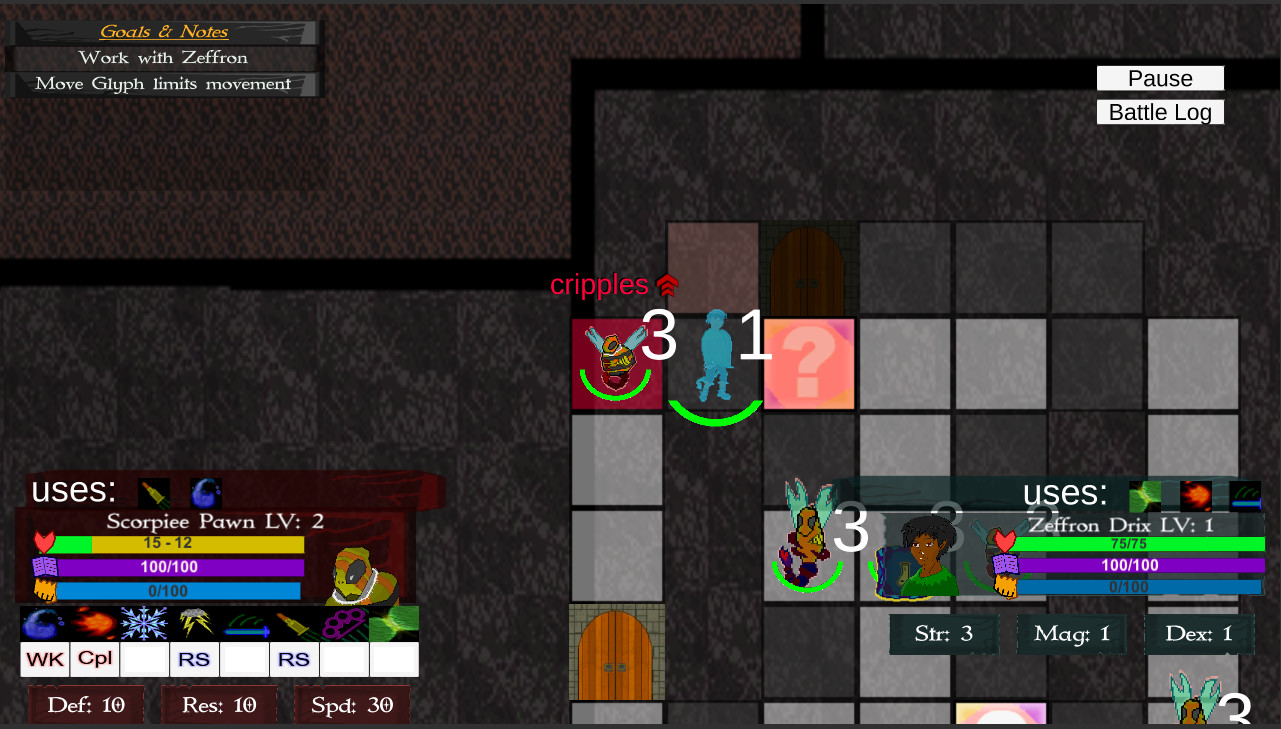Image resolution: width=1281 pixels, height=729 pixels.
Task: Click the red up-arrow beside the cripples text
Action: (667, 284)
